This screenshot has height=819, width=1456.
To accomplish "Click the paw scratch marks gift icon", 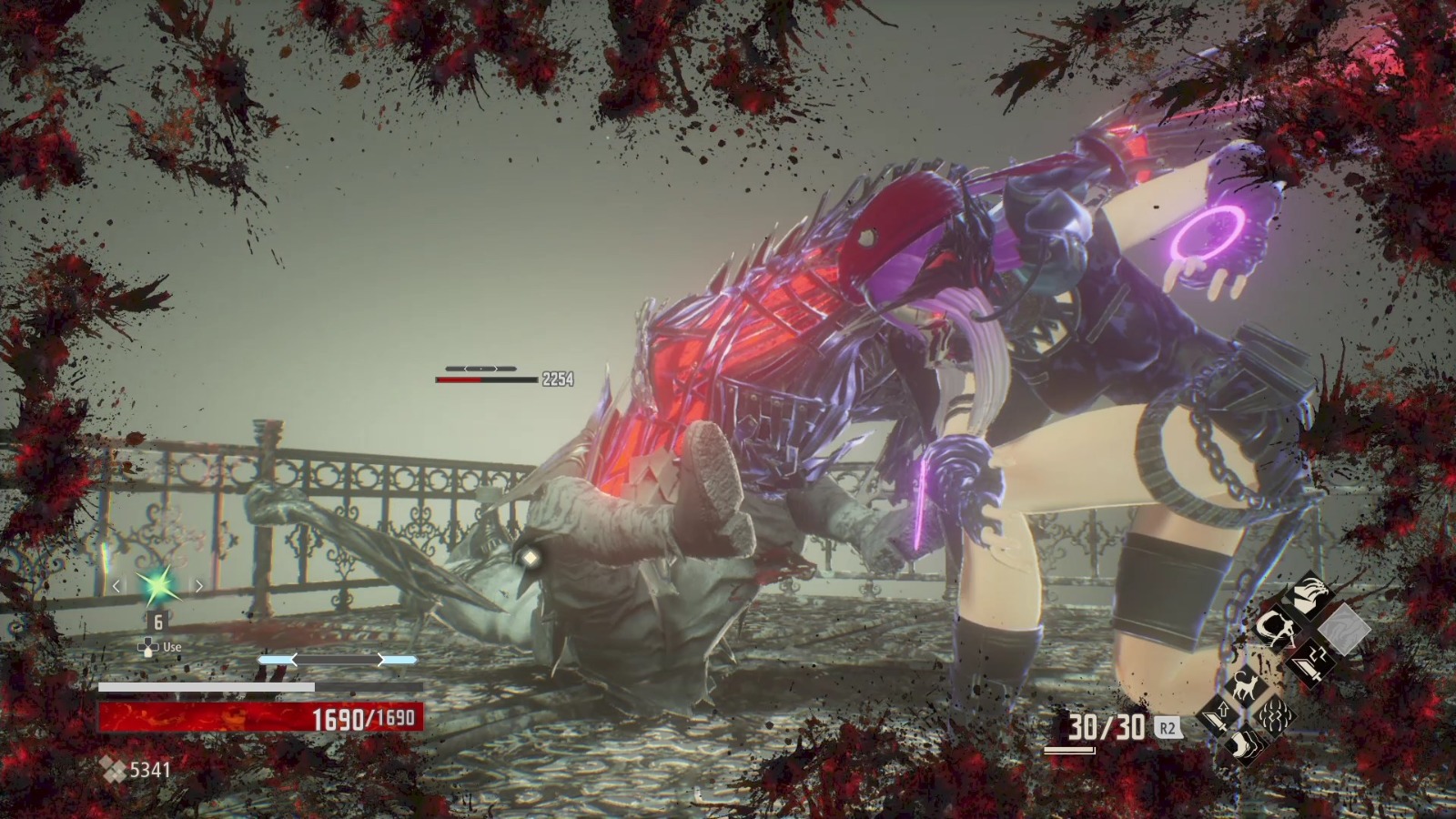I will 1274,715.
